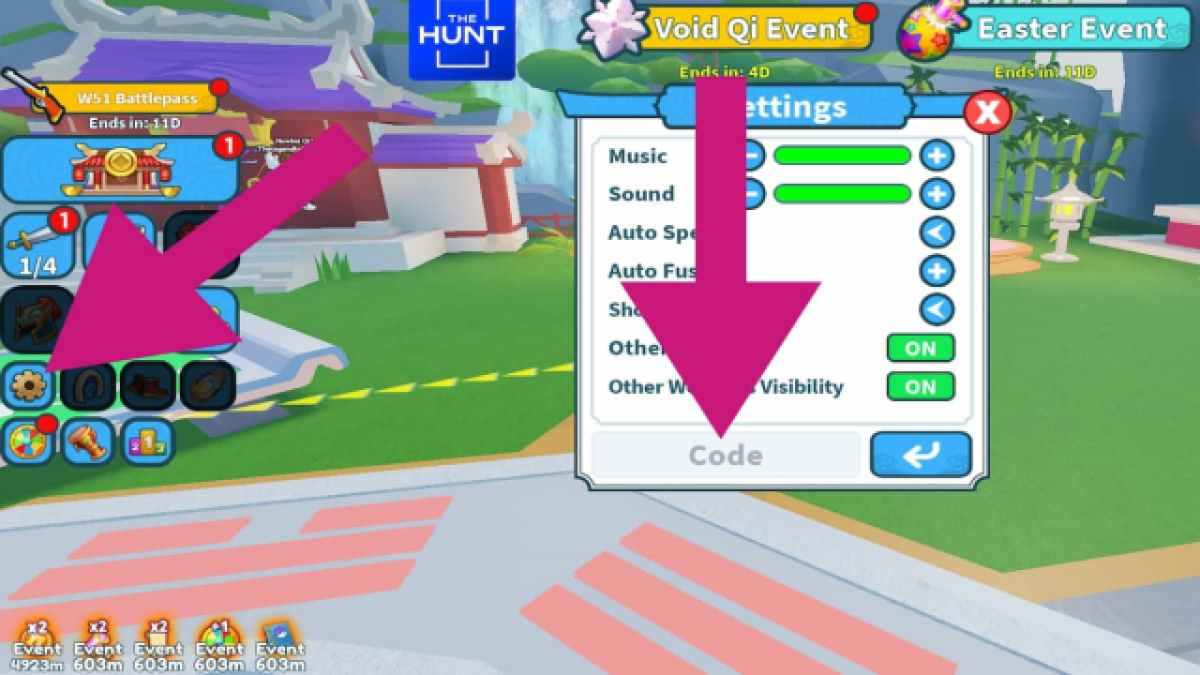
Task: Submit the code with the arrow button
Action: (920, 455)
